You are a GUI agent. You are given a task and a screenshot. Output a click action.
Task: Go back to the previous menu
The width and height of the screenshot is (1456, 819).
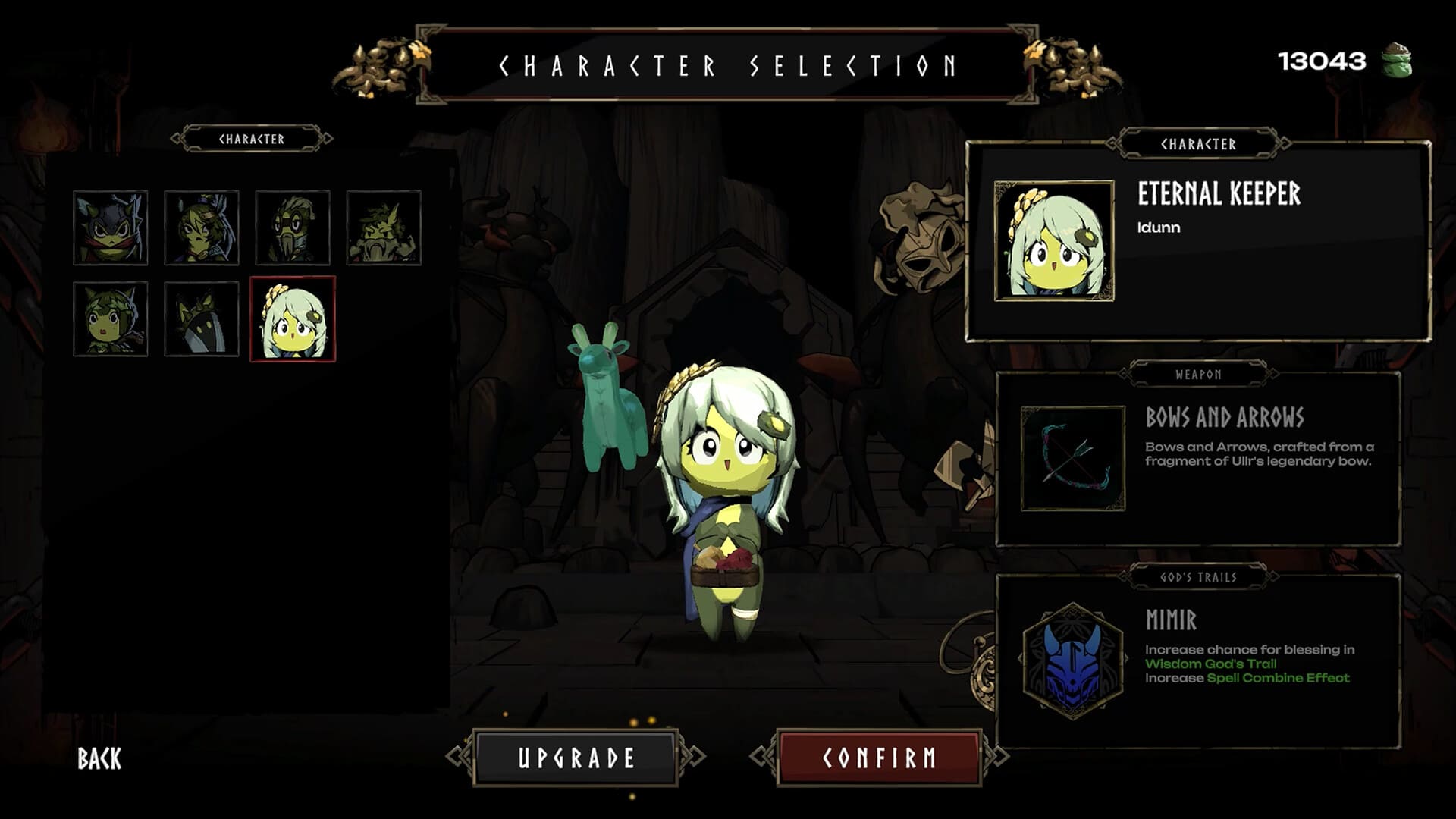coord(99,758)
